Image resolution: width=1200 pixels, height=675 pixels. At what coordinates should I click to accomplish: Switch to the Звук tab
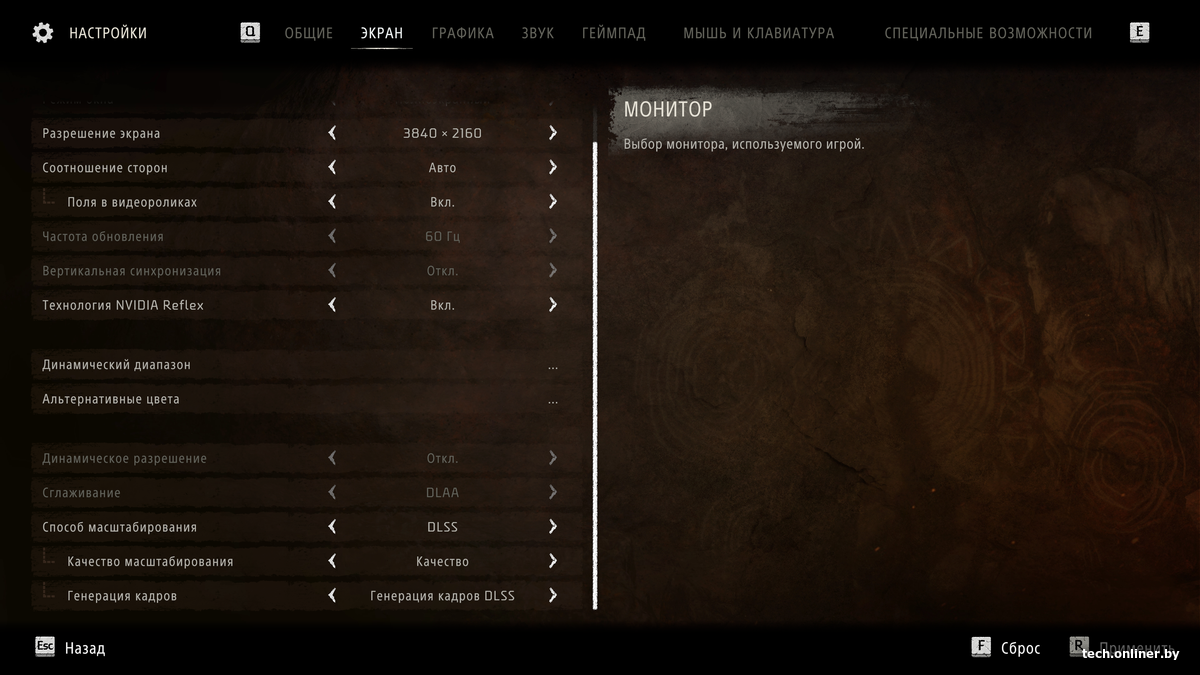537,33
